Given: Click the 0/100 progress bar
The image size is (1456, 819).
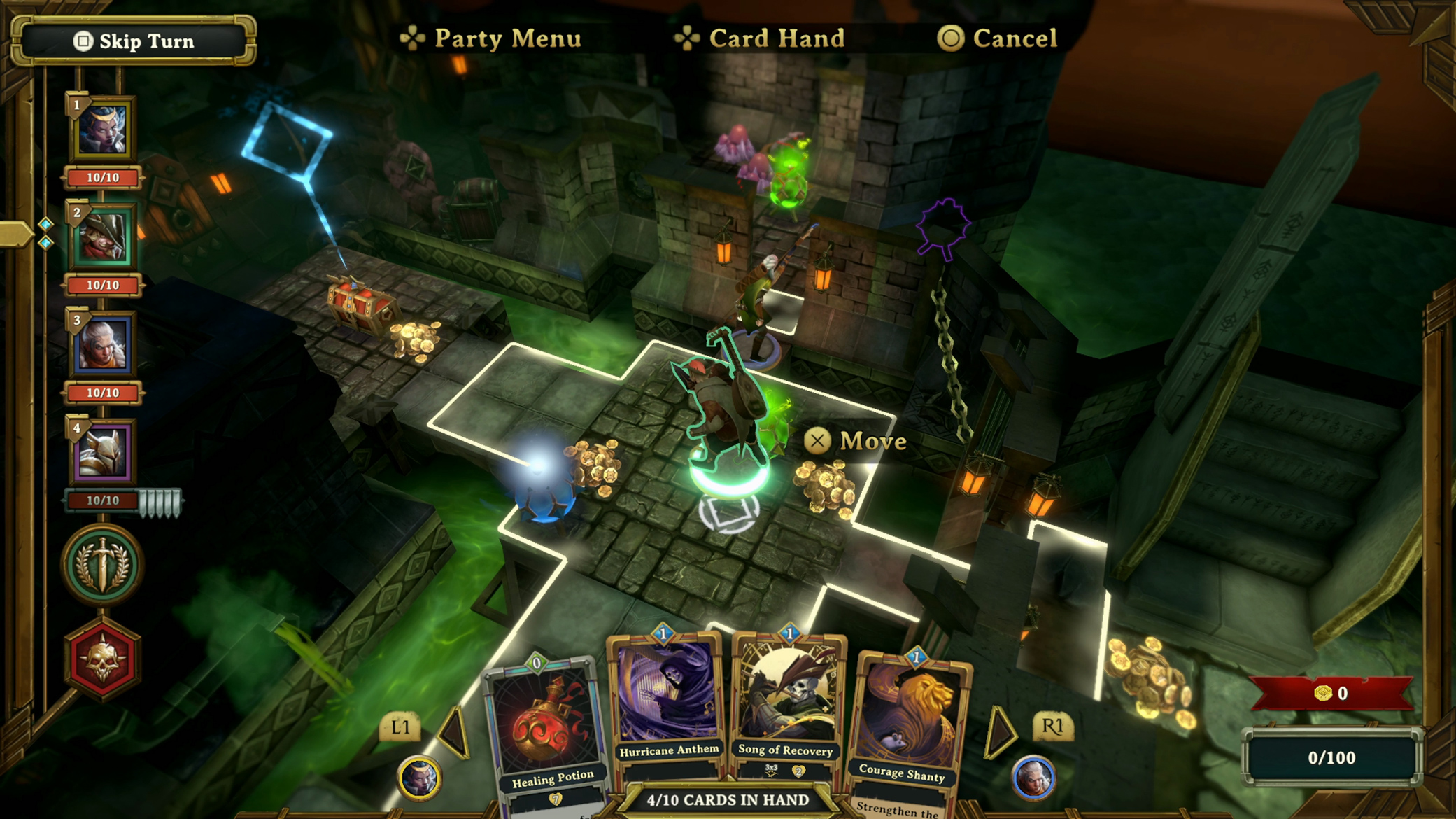Looking at the screenshot, I should click(1334, 757).
